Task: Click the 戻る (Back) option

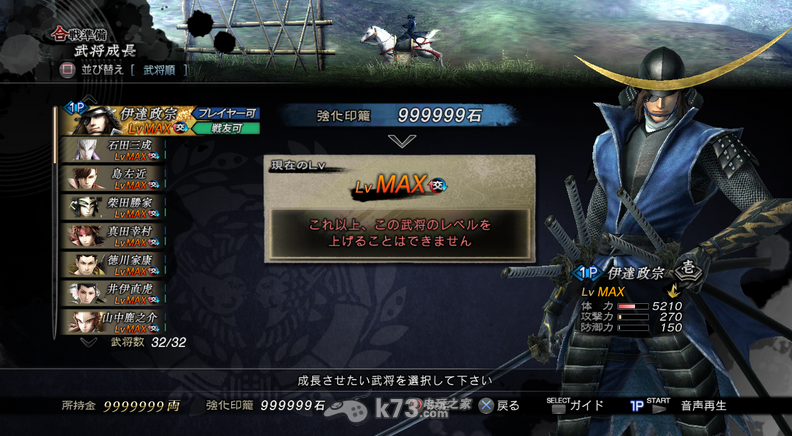Action: pos(499,406)
